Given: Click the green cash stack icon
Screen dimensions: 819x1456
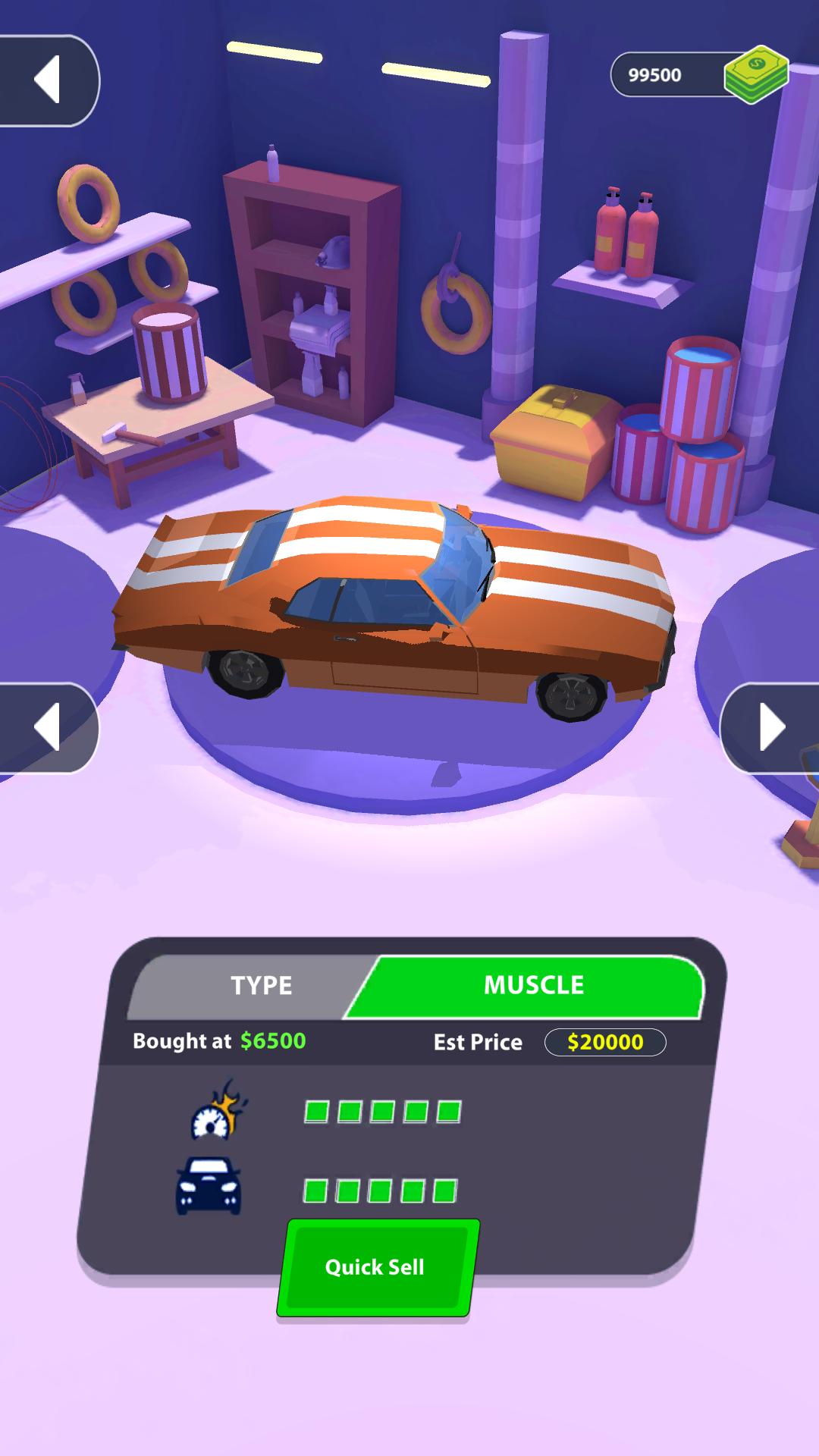Looking at the screenshot, I should pyautogui.click(x=755, y=74).
